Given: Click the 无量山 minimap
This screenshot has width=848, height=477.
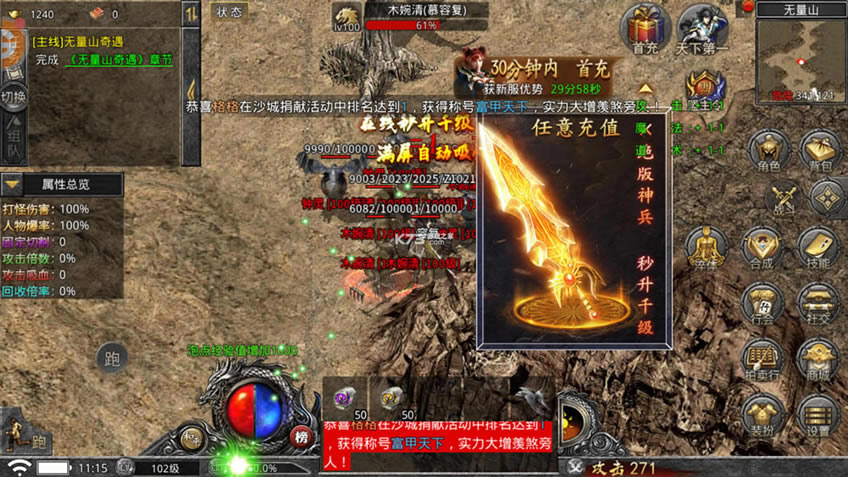Looking at the screenshot, I should (801, 60).
